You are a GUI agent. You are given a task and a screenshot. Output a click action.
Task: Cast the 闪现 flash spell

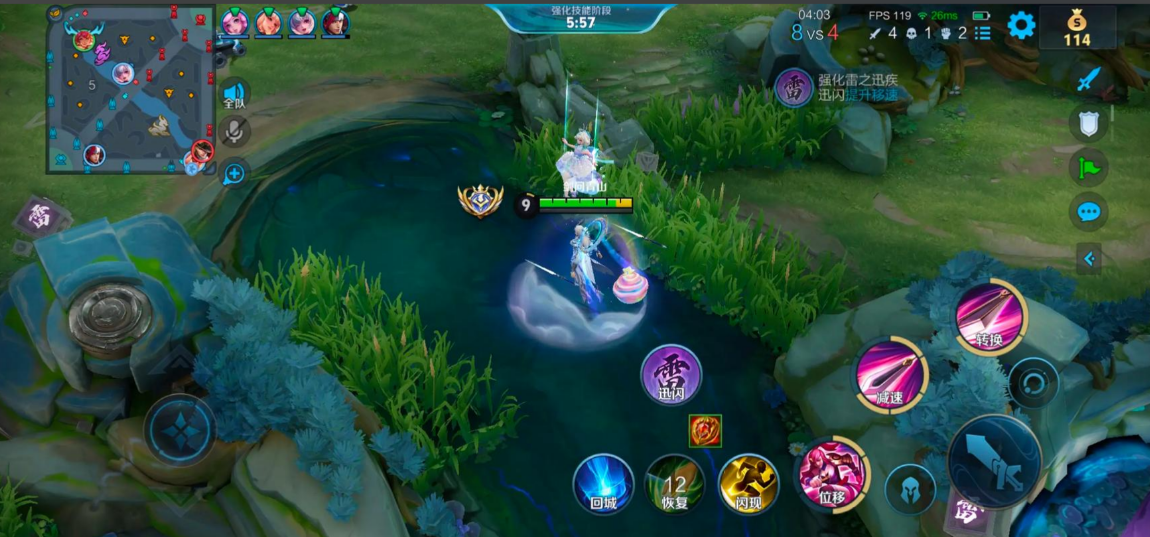point(748,483)
